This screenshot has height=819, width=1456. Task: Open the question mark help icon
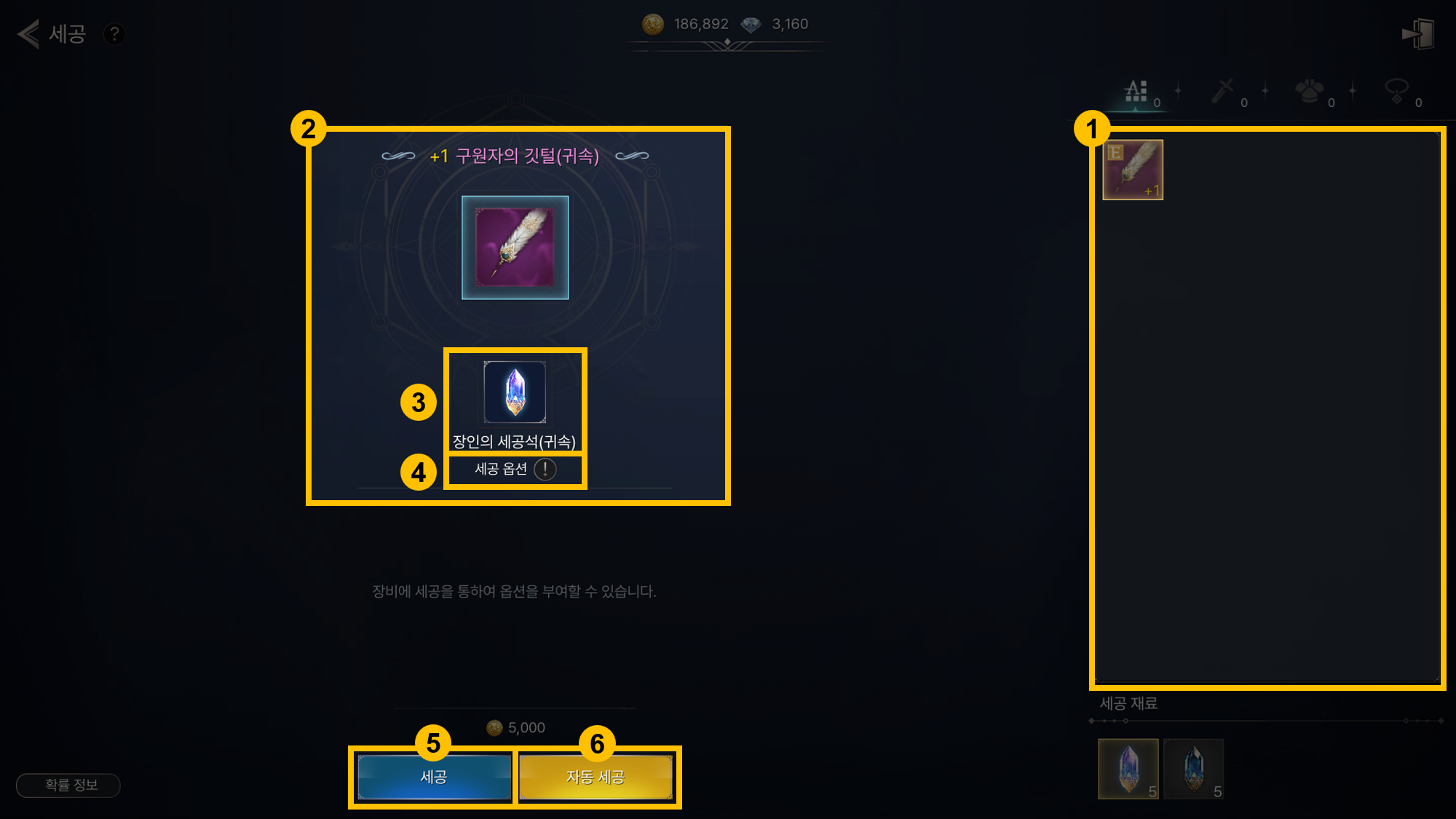point(114,34)
